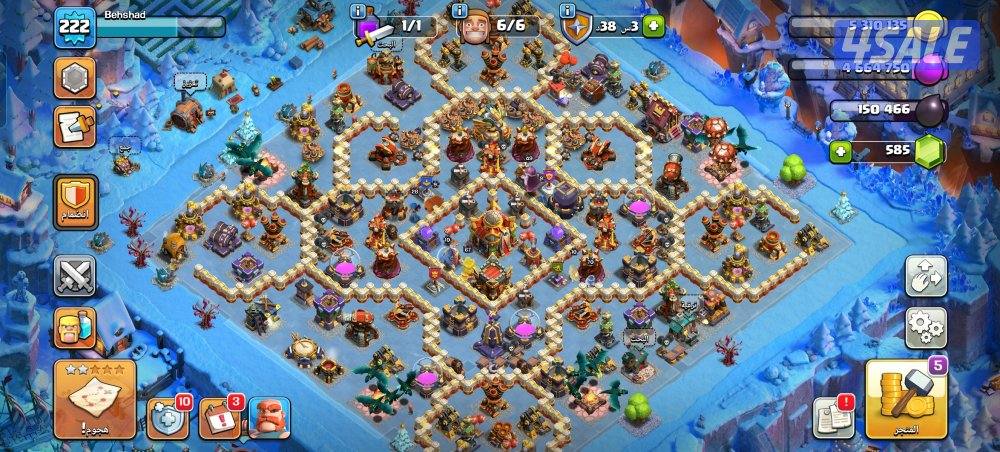Open the level 222 player profile badge

point(74,28)
